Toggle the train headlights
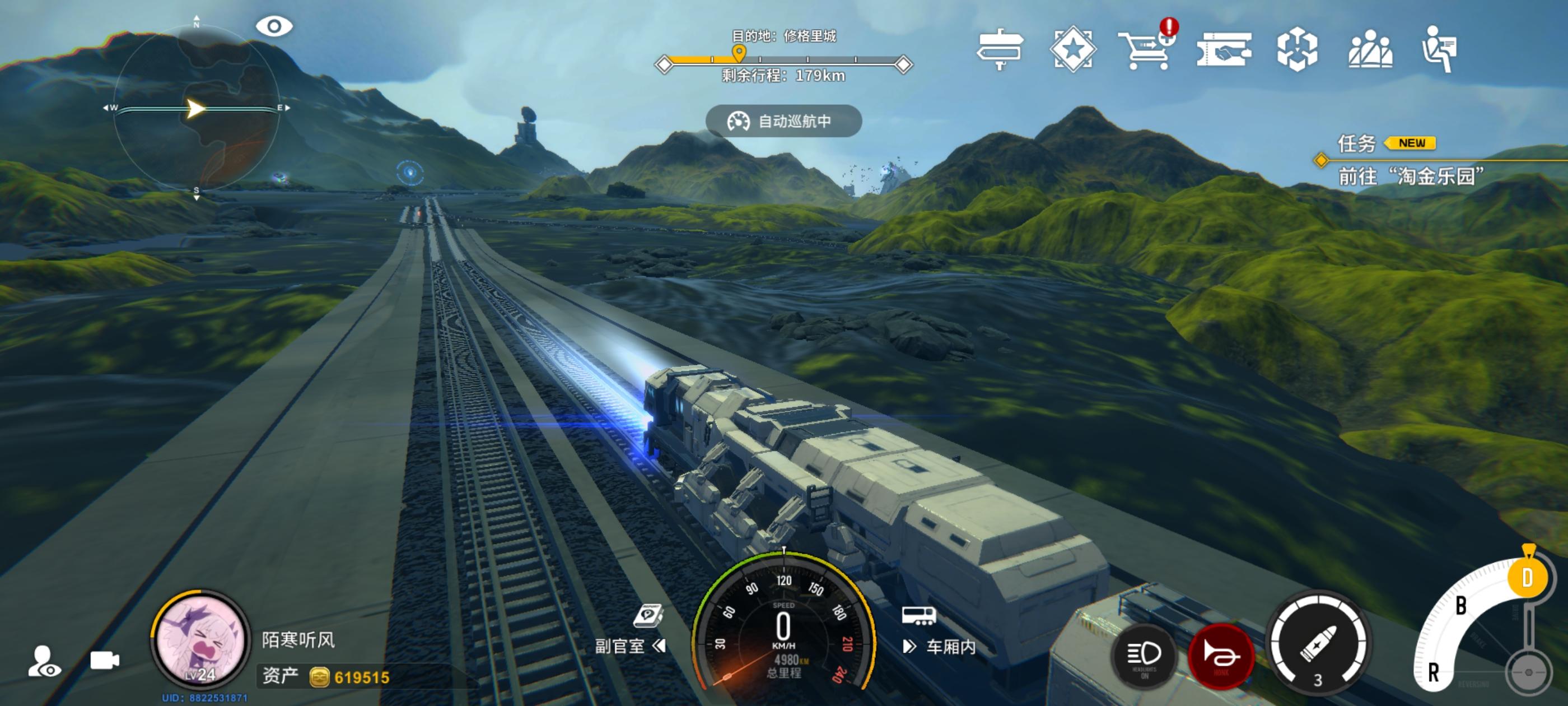This screenshot has height=706, width=1568. 1144,656
